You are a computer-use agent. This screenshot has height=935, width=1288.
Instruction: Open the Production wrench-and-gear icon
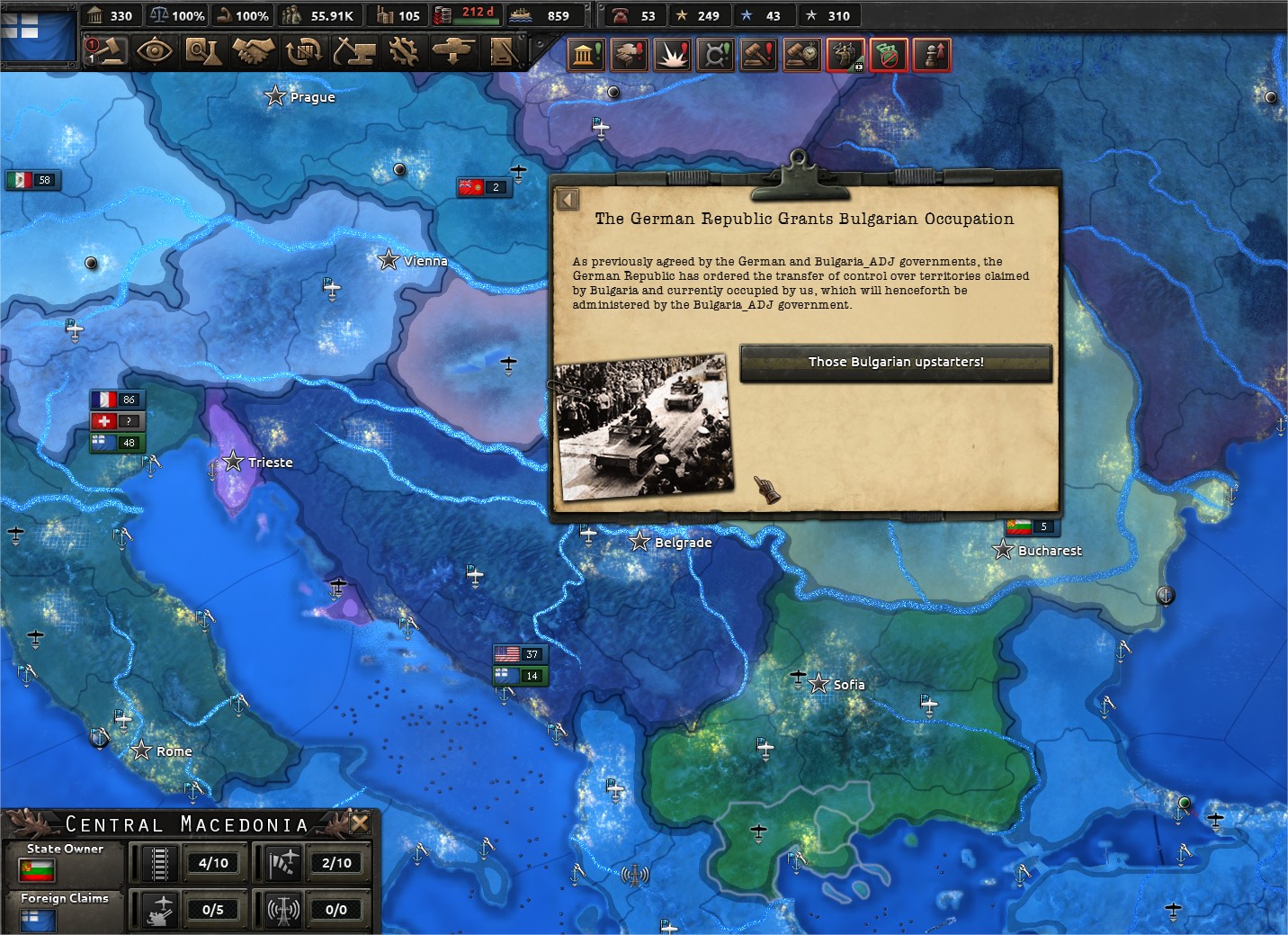pyautogui.click(x=402, y=52)
